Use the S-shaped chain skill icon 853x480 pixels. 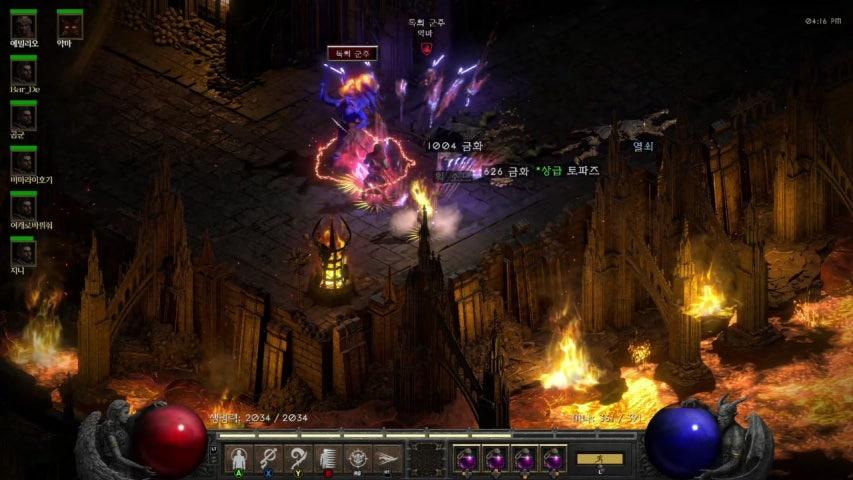coord(268,458)
